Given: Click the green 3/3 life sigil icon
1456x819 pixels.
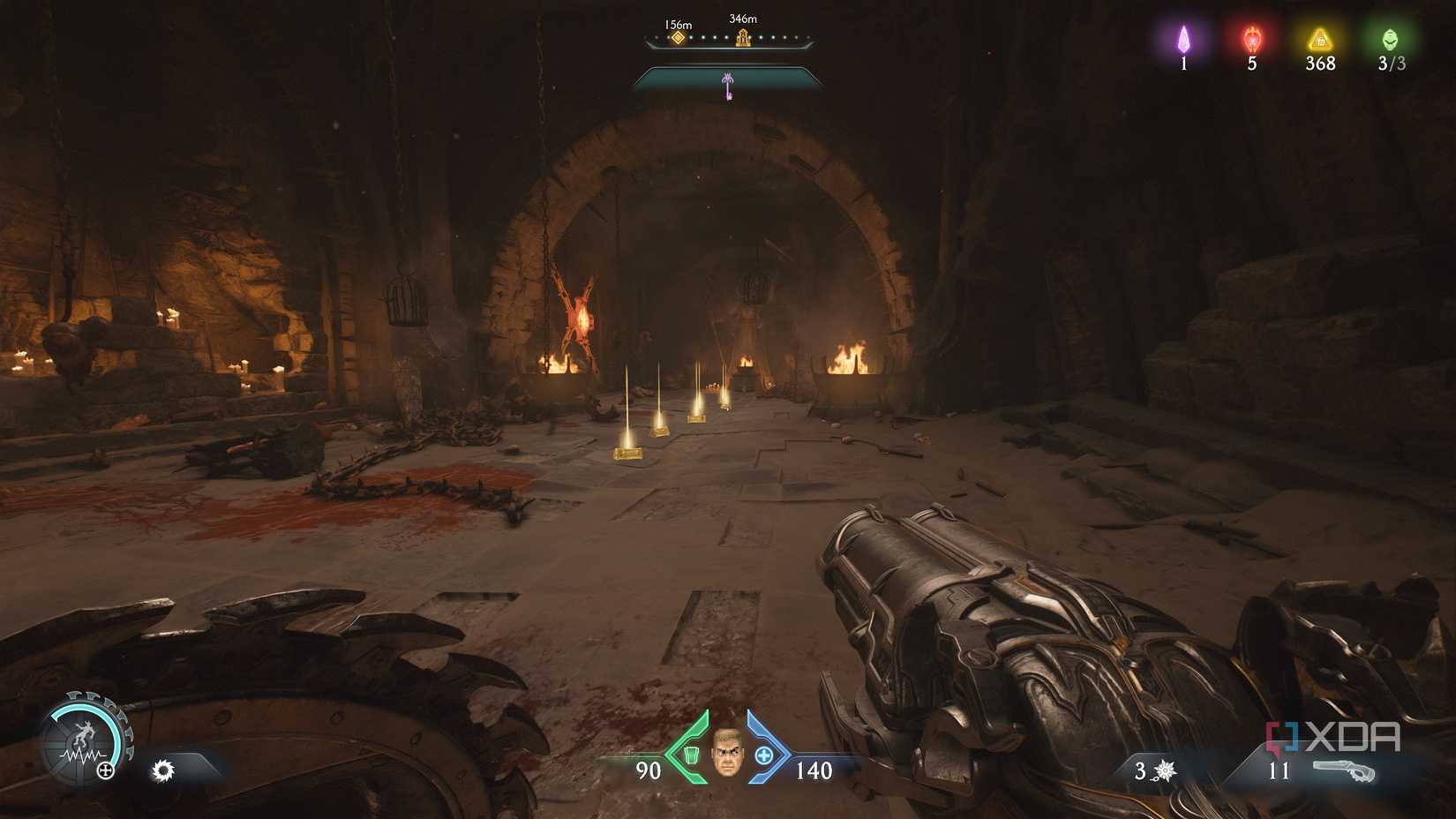Looking at the screenshot, I should coord(1391,40).
